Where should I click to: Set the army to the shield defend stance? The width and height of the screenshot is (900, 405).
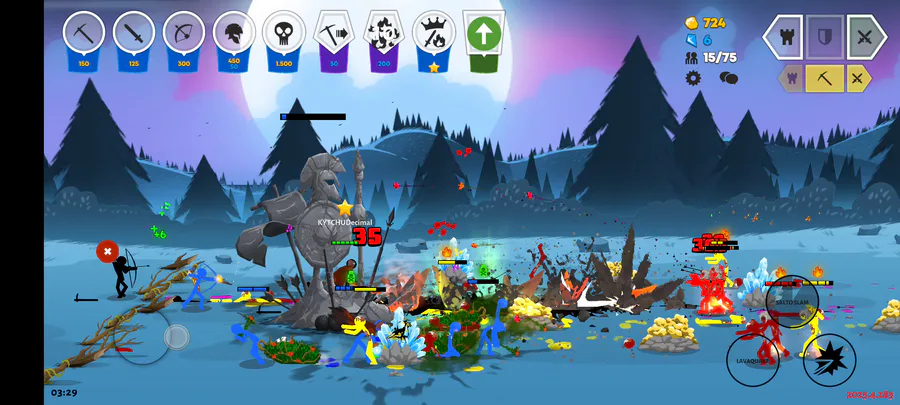tap(825, 37)
